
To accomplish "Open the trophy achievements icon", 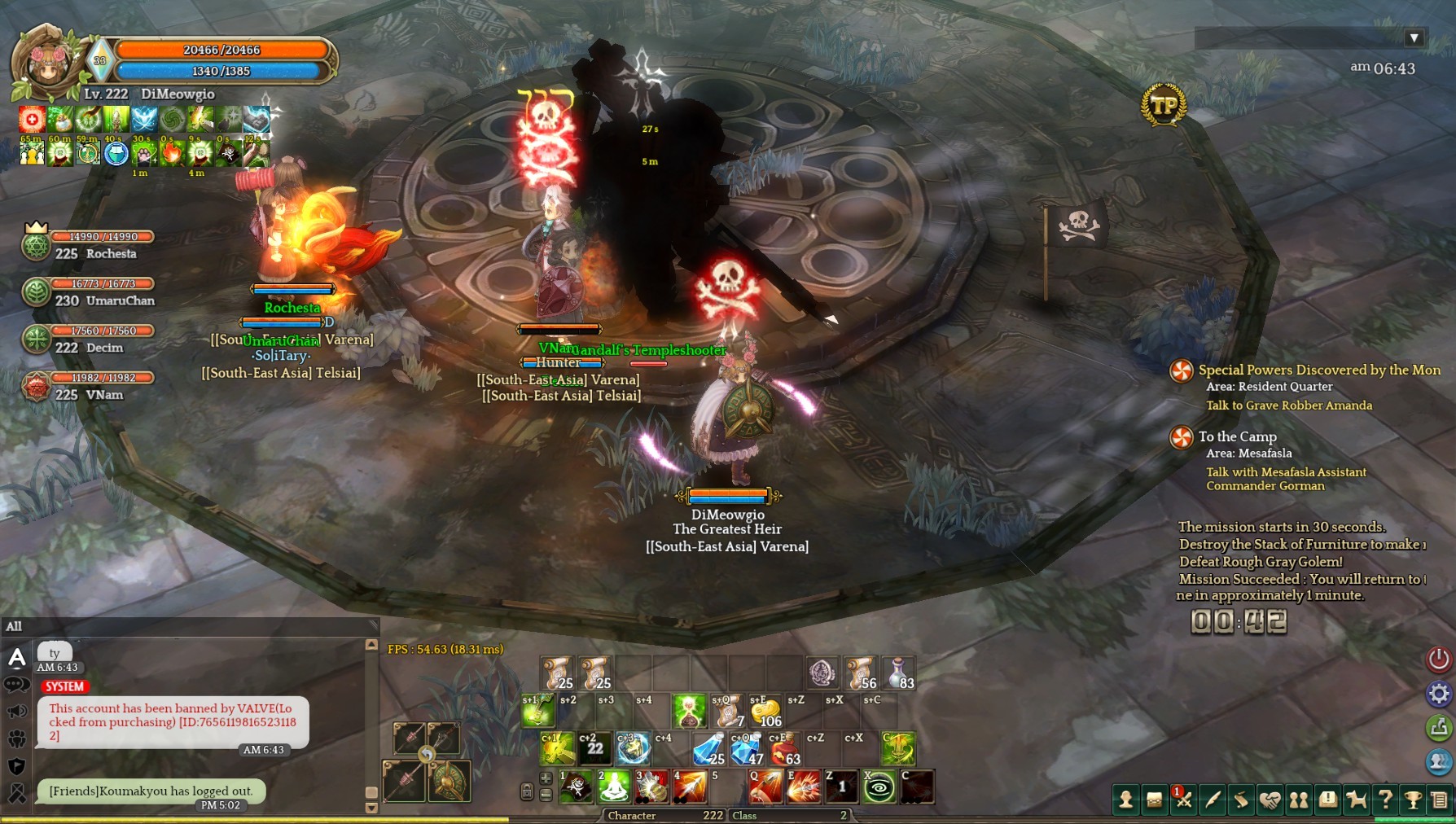I will pos(1414,800).
